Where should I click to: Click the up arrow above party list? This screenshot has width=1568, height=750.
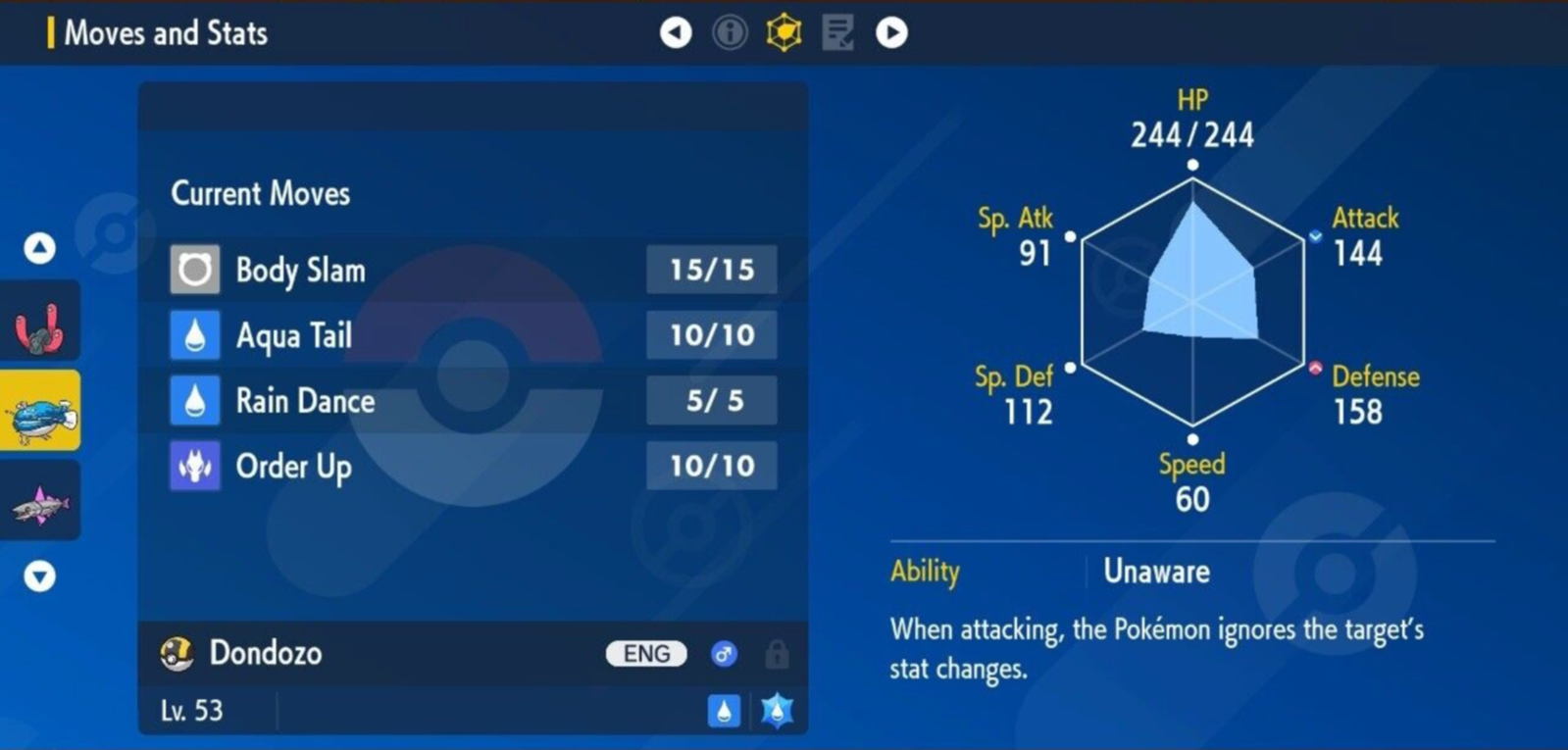(39, 248)
